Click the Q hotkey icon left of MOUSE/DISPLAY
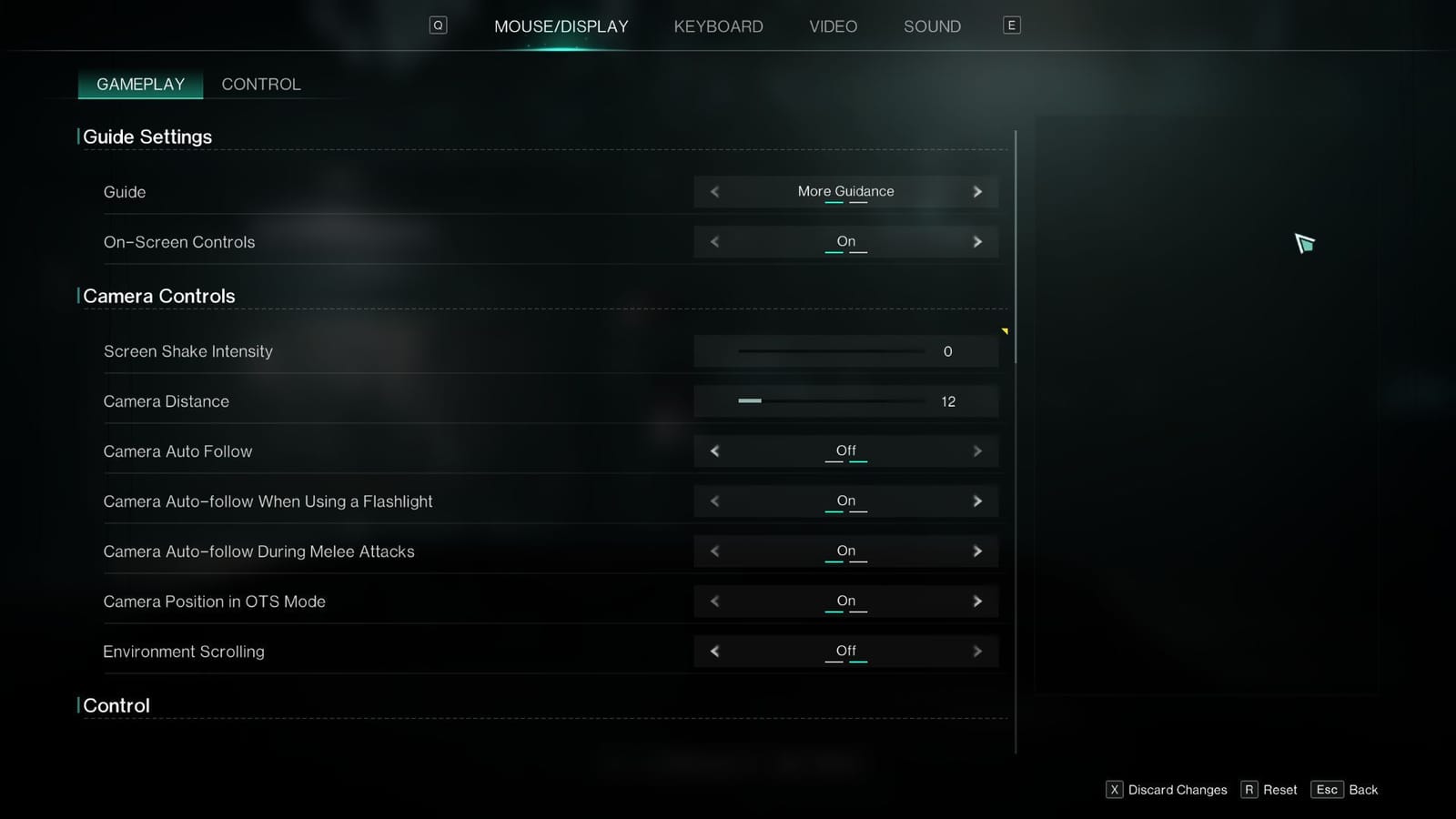Screen dimensions: 1456x819 [x=438, y=25]
